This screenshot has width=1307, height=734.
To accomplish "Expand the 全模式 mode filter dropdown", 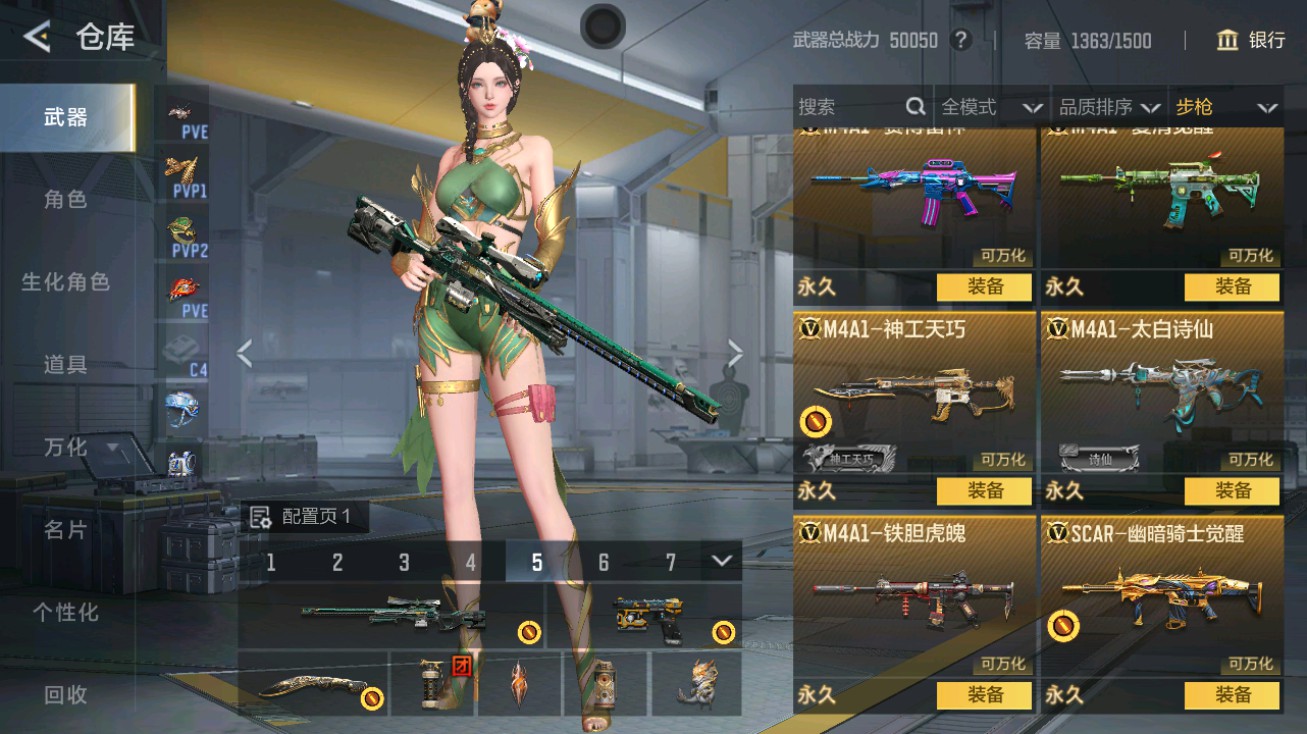I will 991,107.
